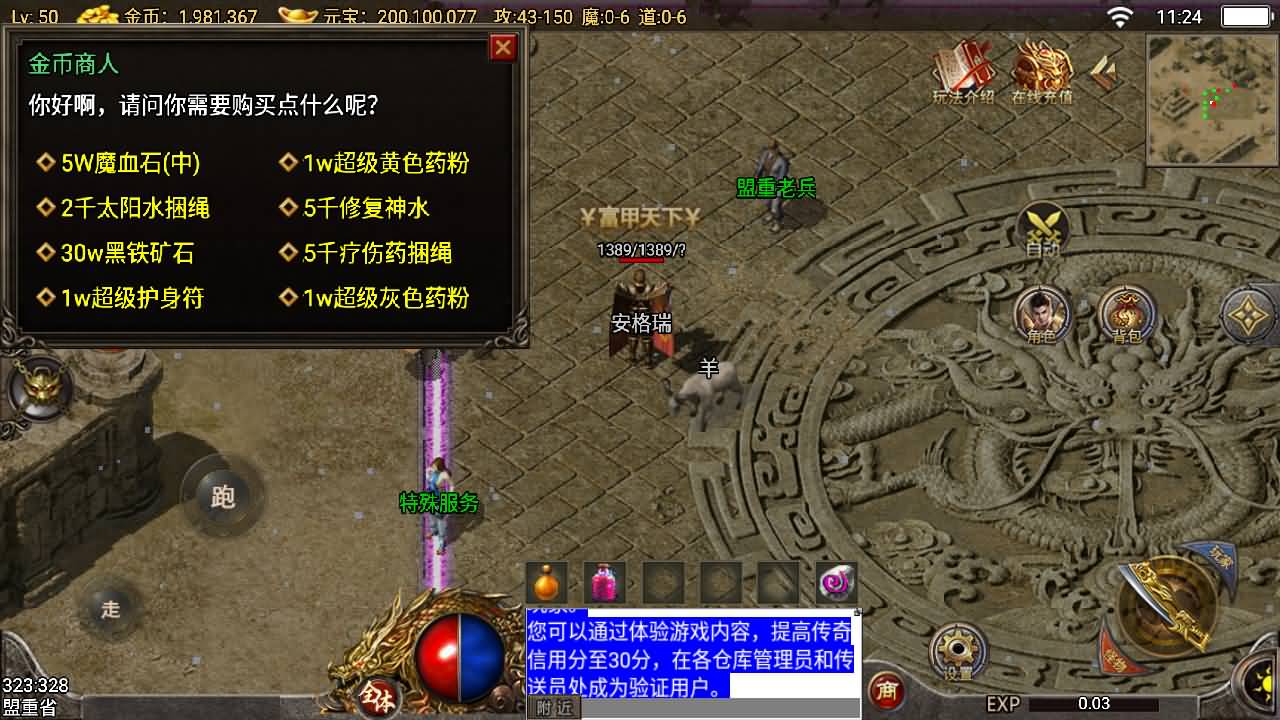Open the 玩法介绍 gameplay guide
1280x720 pixels.
pyautogui.click(x=961, y=75)
